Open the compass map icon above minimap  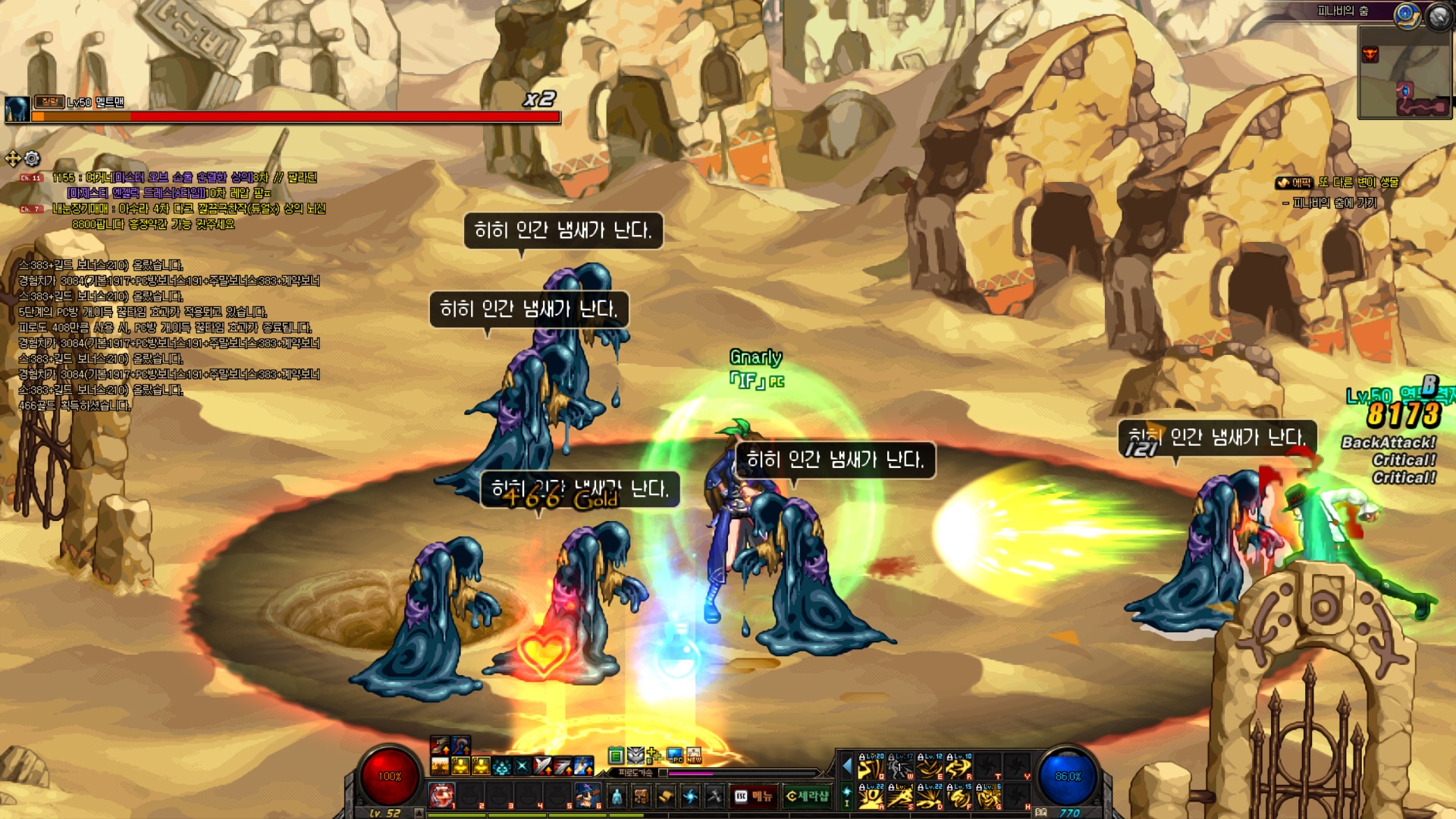pos(1407,14)
